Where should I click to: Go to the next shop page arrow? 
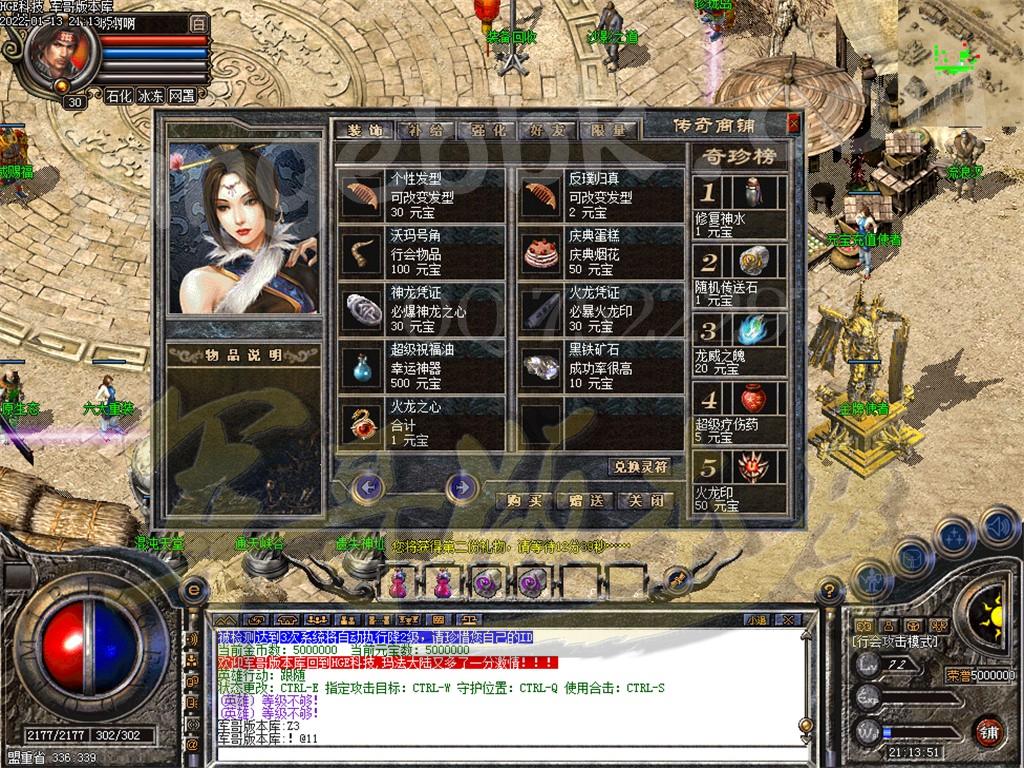(x=461, y=487)
